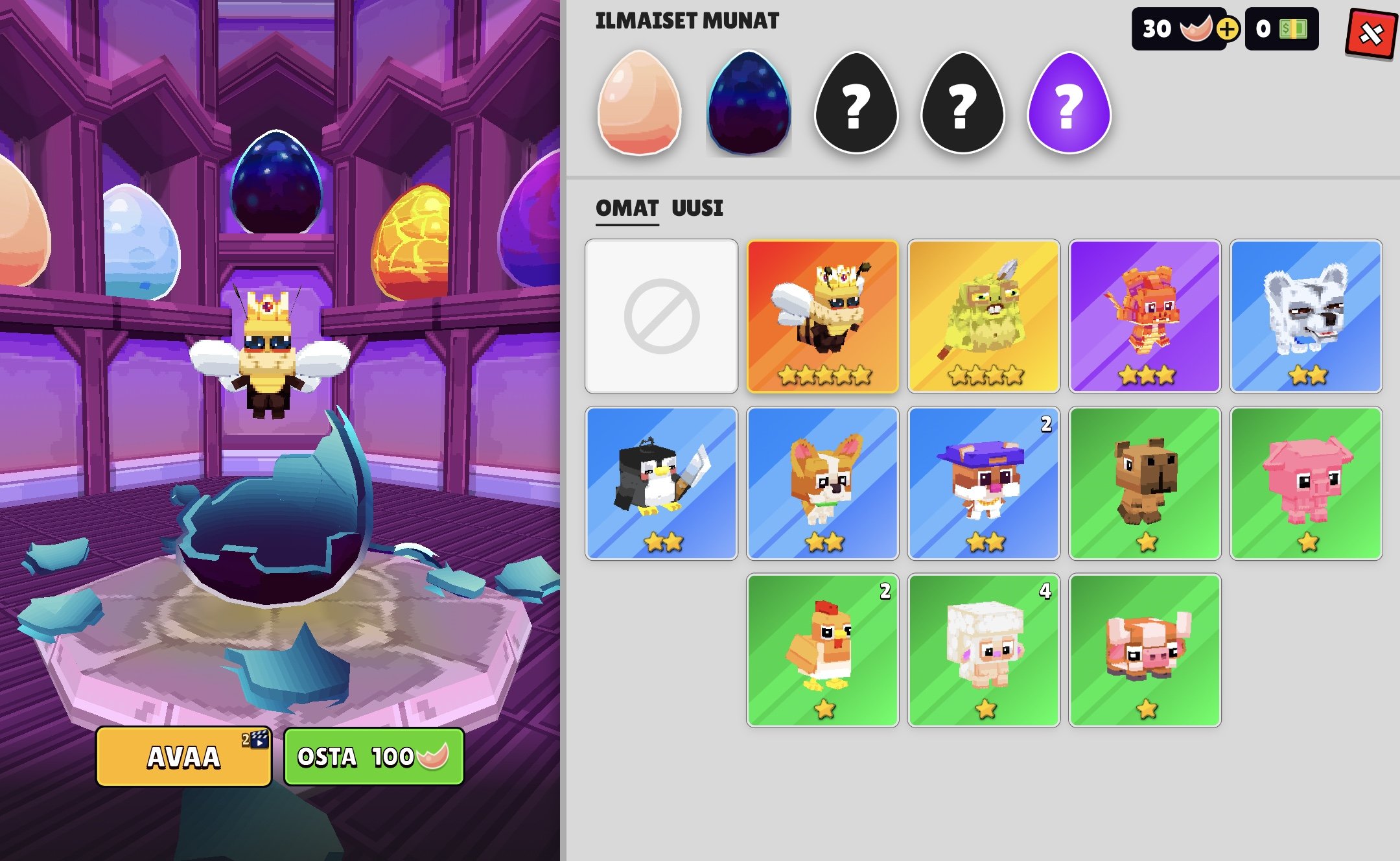Pick the white wolf pet
This screenshot has width=1400, height=861.
click(1306, 316)
